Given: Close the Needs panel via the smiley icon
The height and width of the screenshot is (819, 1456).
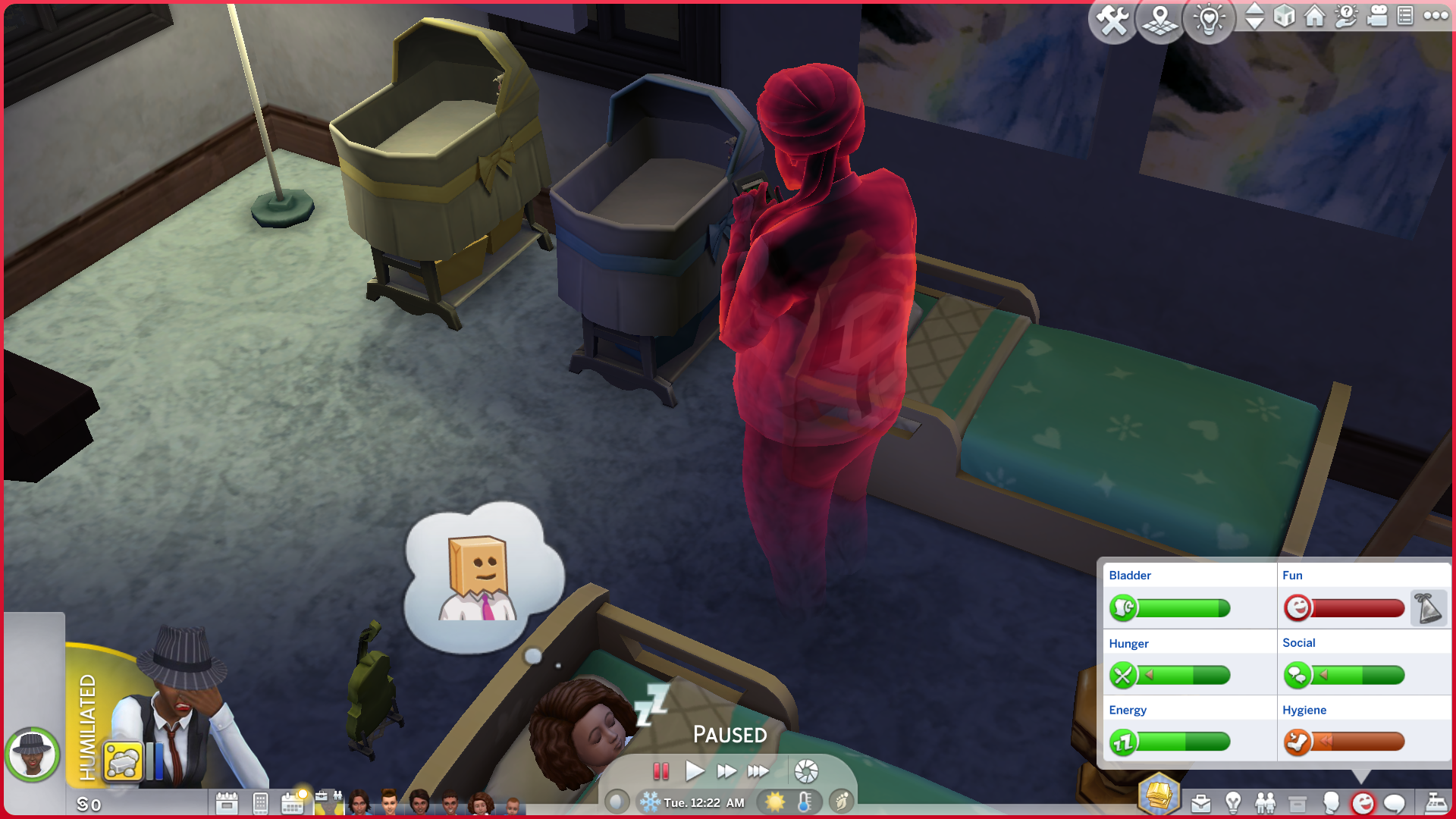Looking at the screenshot, I should (1363, 803).
